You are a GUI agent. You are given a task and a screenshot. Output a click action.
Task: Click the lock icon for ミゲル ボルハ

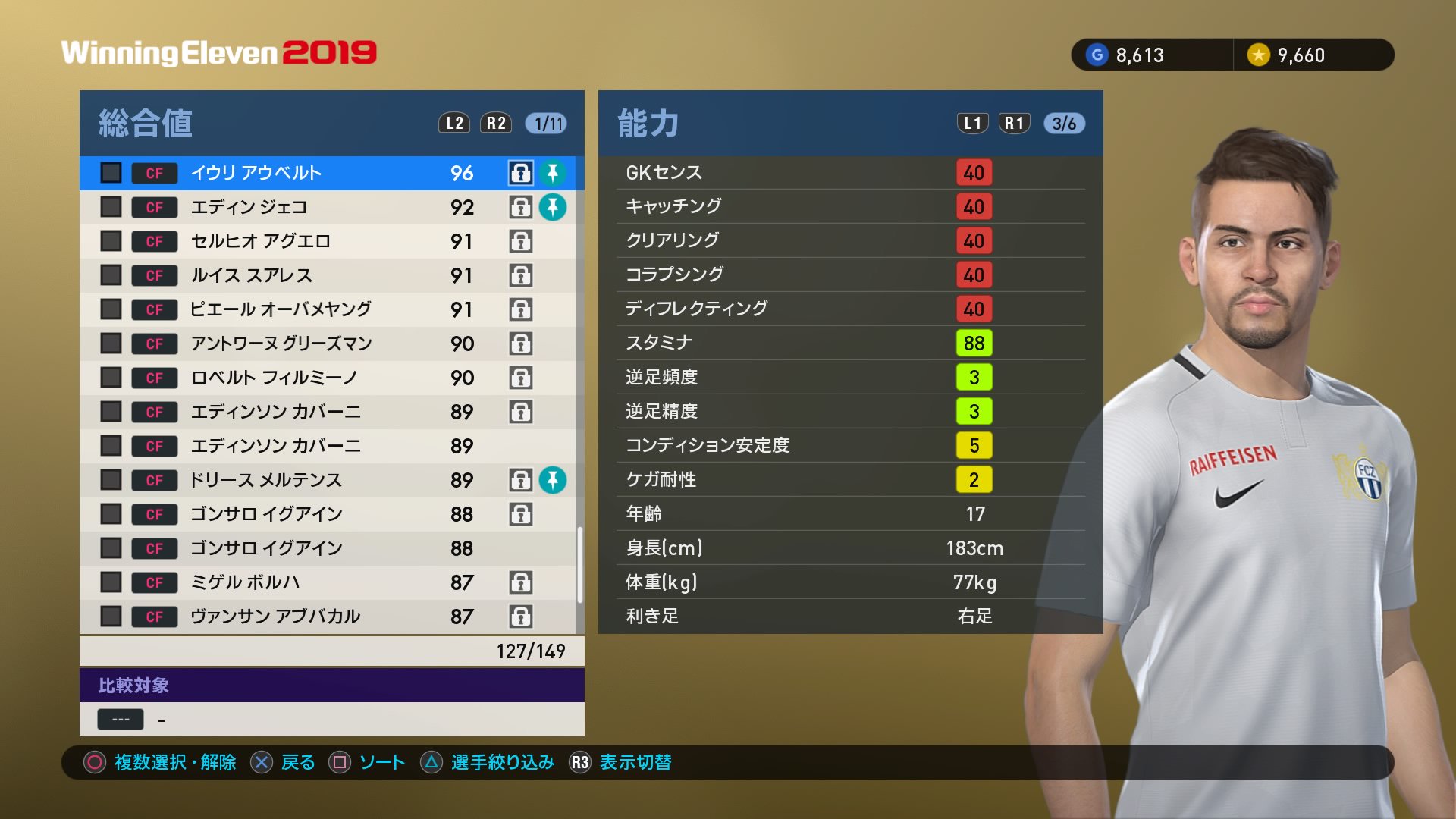point(519,582)
